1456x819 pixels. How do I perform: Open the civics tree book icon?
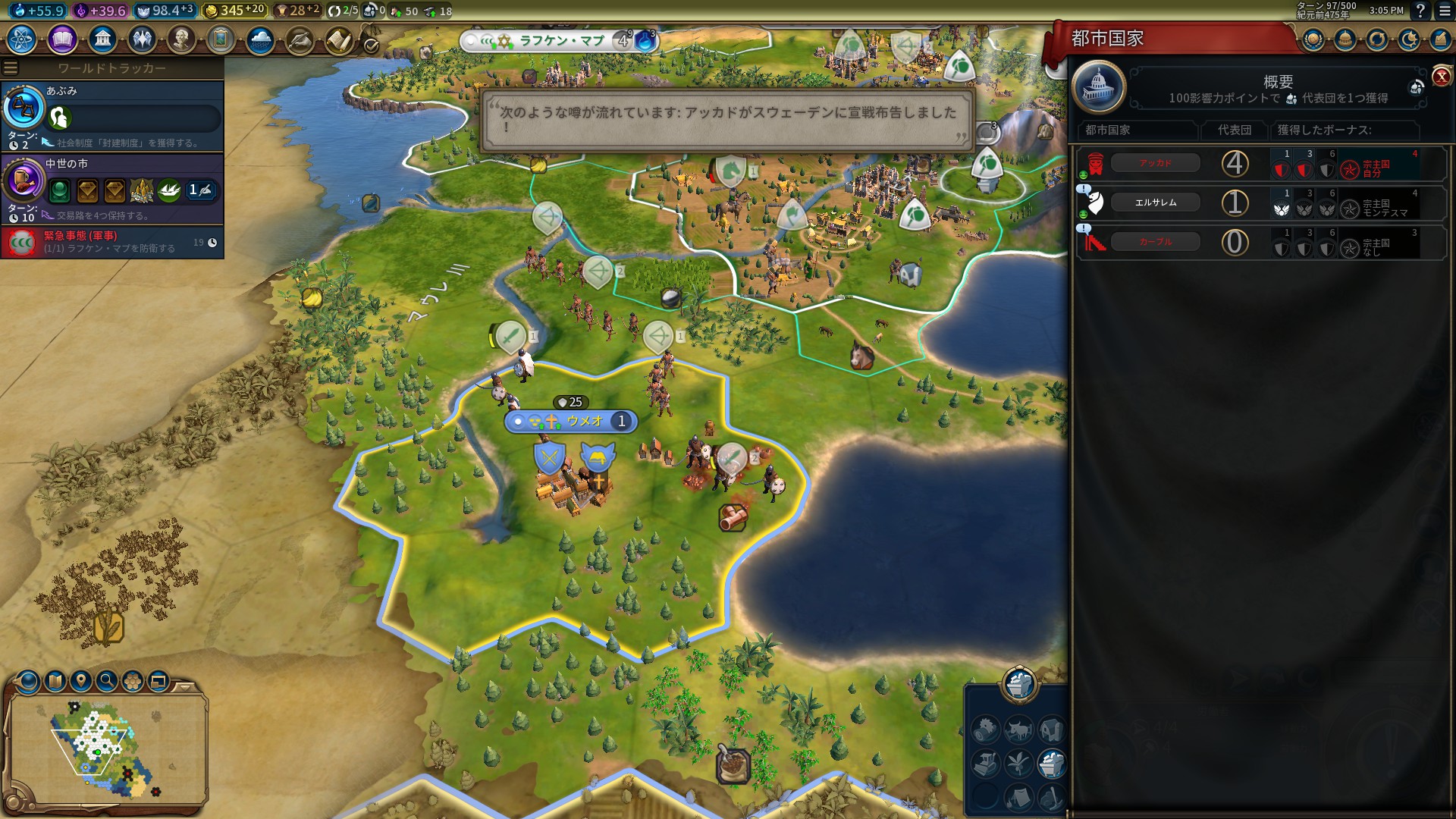tap(62, 39)
